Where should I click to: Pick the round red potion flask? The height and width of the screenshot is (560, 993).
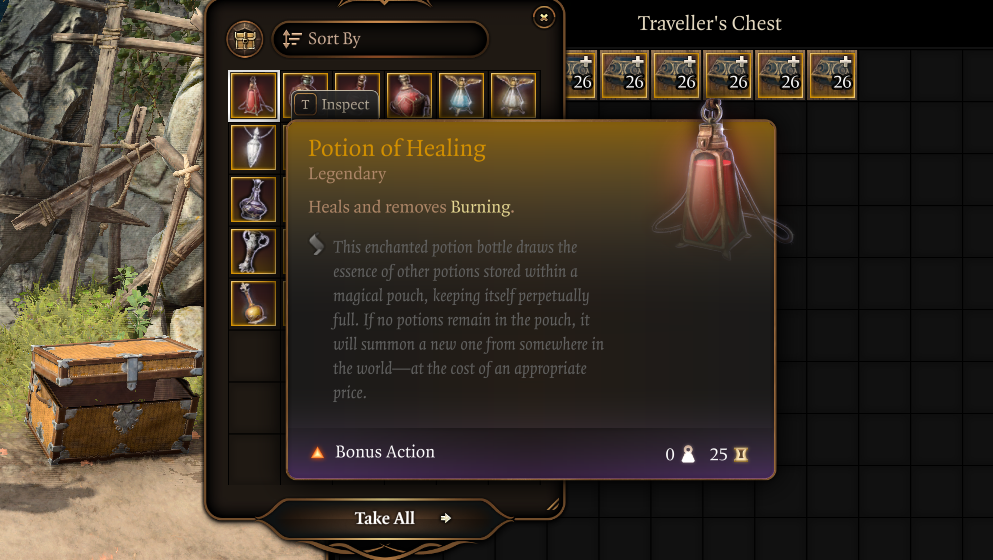point(409,95)
